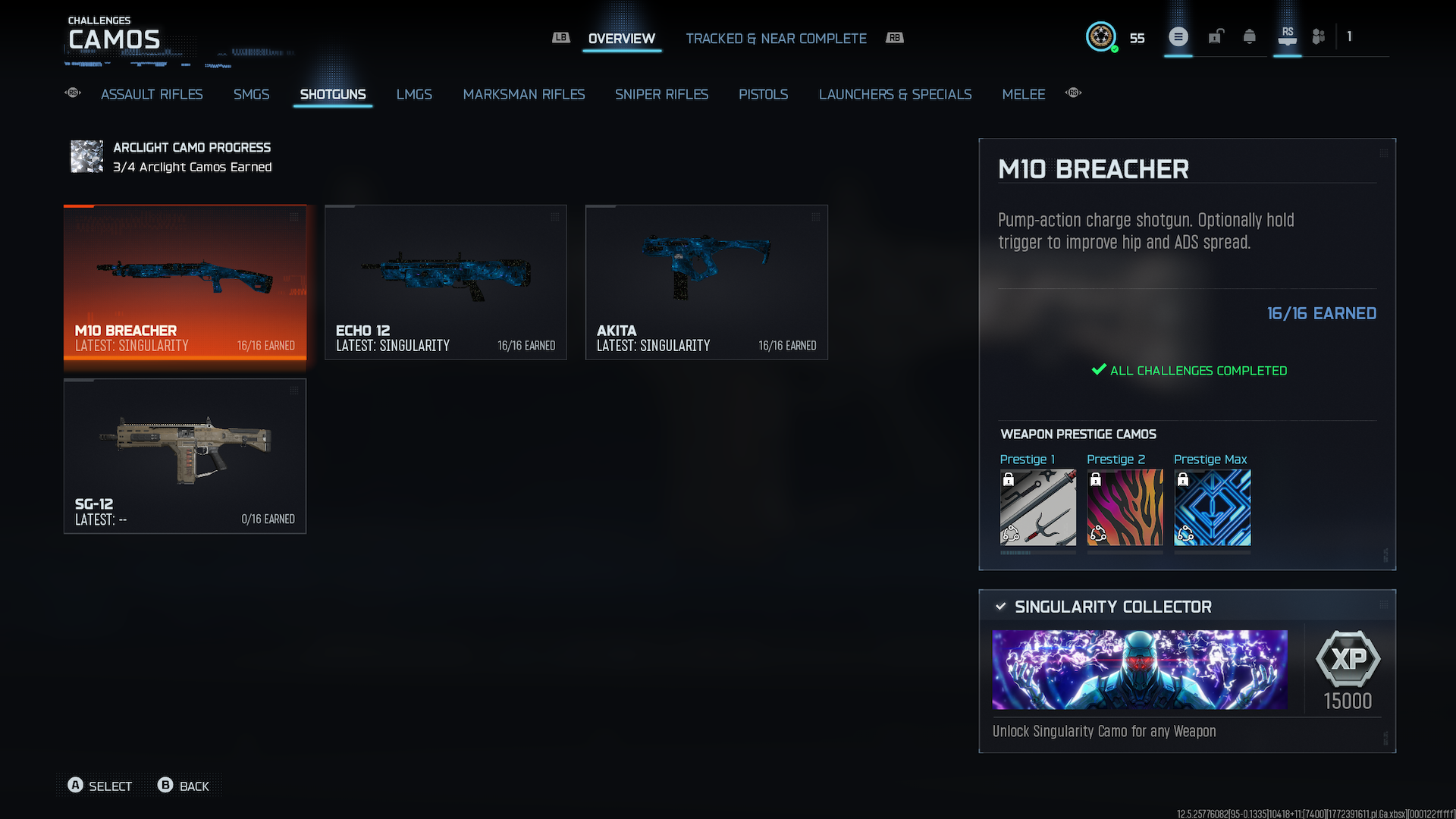Open the Singularity Collector reward banner
This screenshot has width=1456, height=819.
pyautogui.click(x=1140, y=670)
